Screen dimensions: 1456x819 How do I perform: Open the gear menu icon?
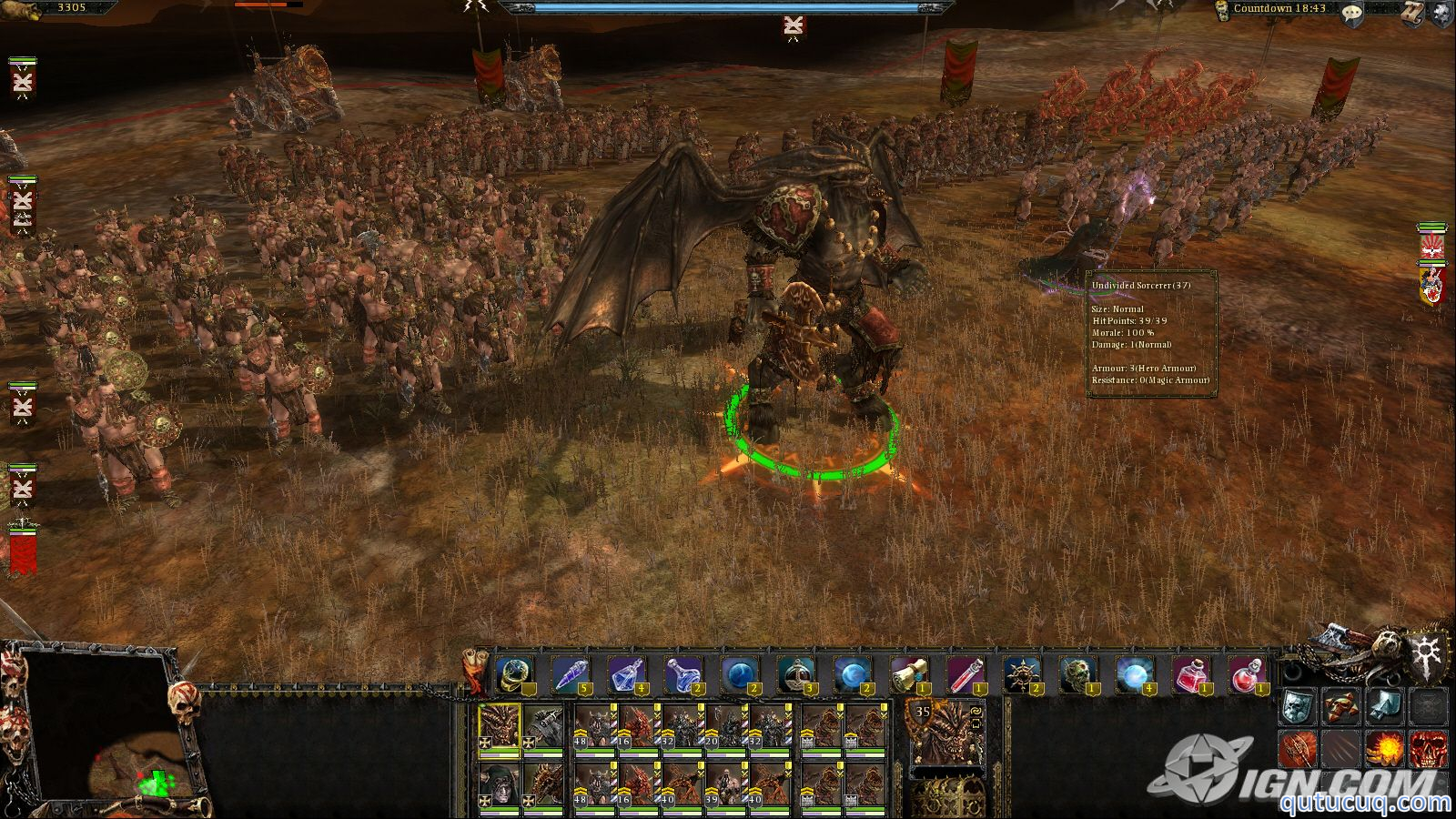coord(1441,13)
